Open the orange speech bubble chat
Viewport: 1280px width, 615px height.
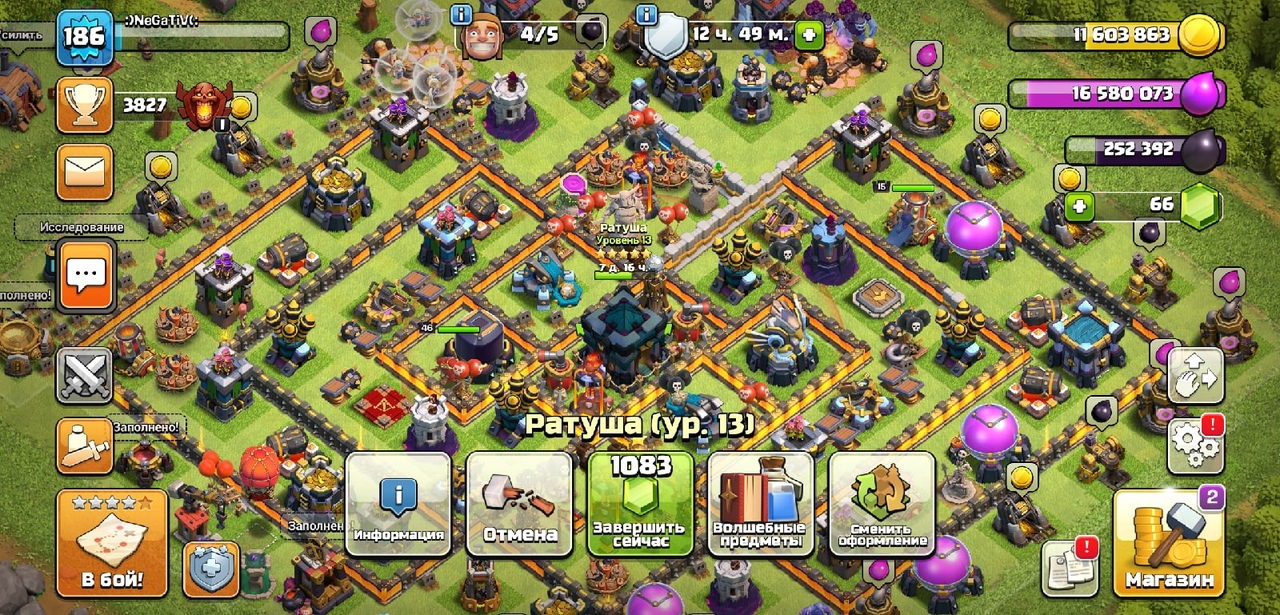pos(85,275)
